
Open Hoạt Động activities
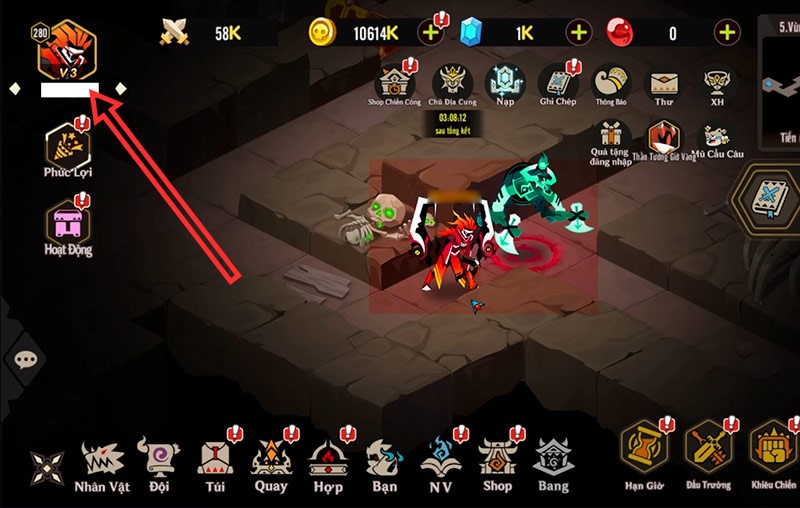(x=68, y=225)
